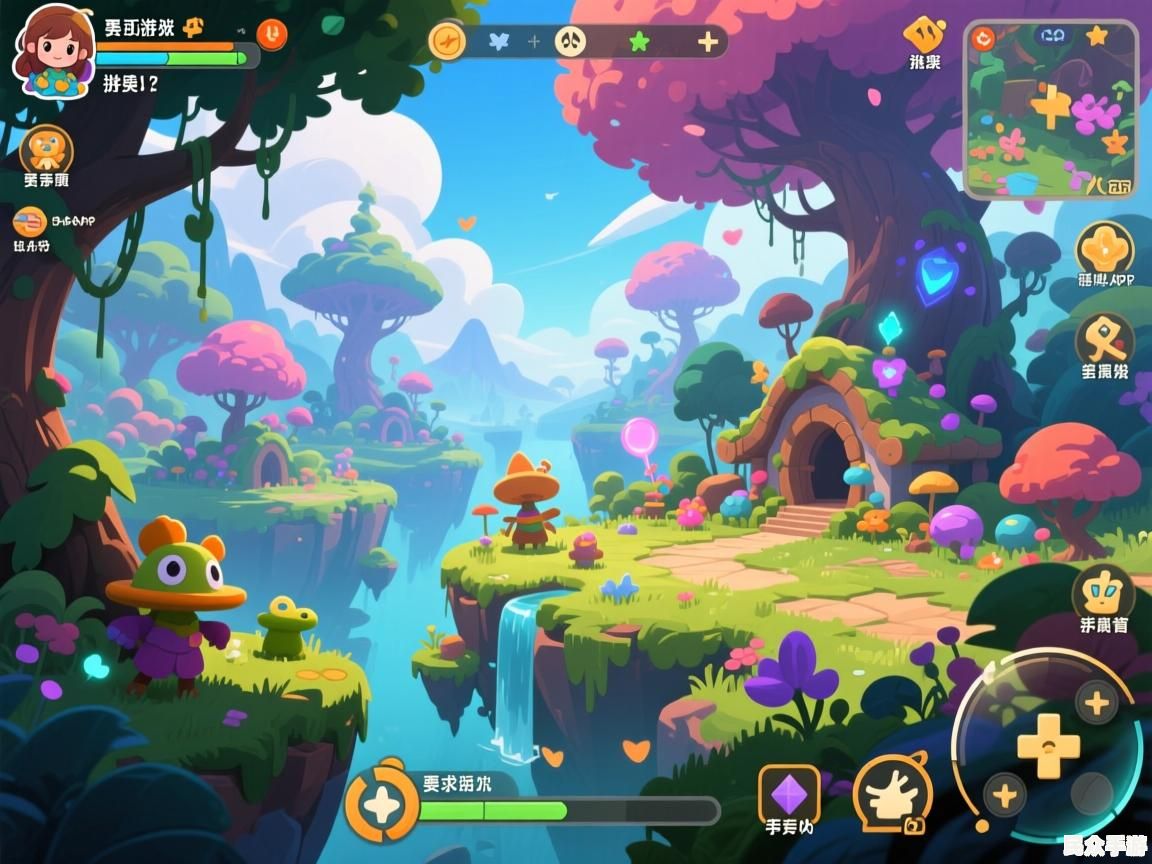This screenshot has height=864, width=1152.
Task: Tap the blank gray button in the action wheel
Action: pyautogui.click(x=1090, y=793)
